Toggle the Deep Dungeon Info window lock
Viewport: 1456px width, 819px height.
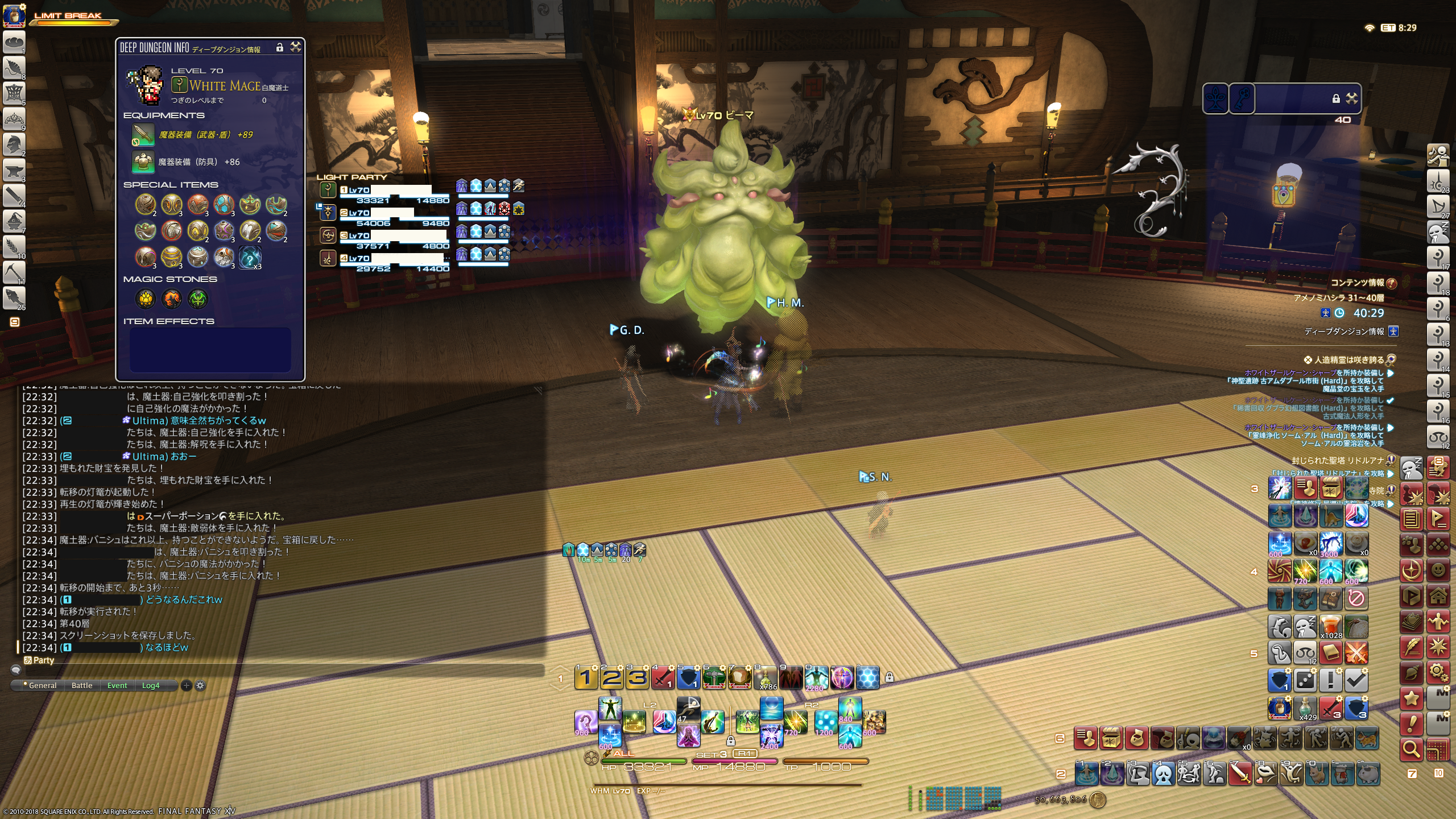pyautogui.click(x=279, y=48)
